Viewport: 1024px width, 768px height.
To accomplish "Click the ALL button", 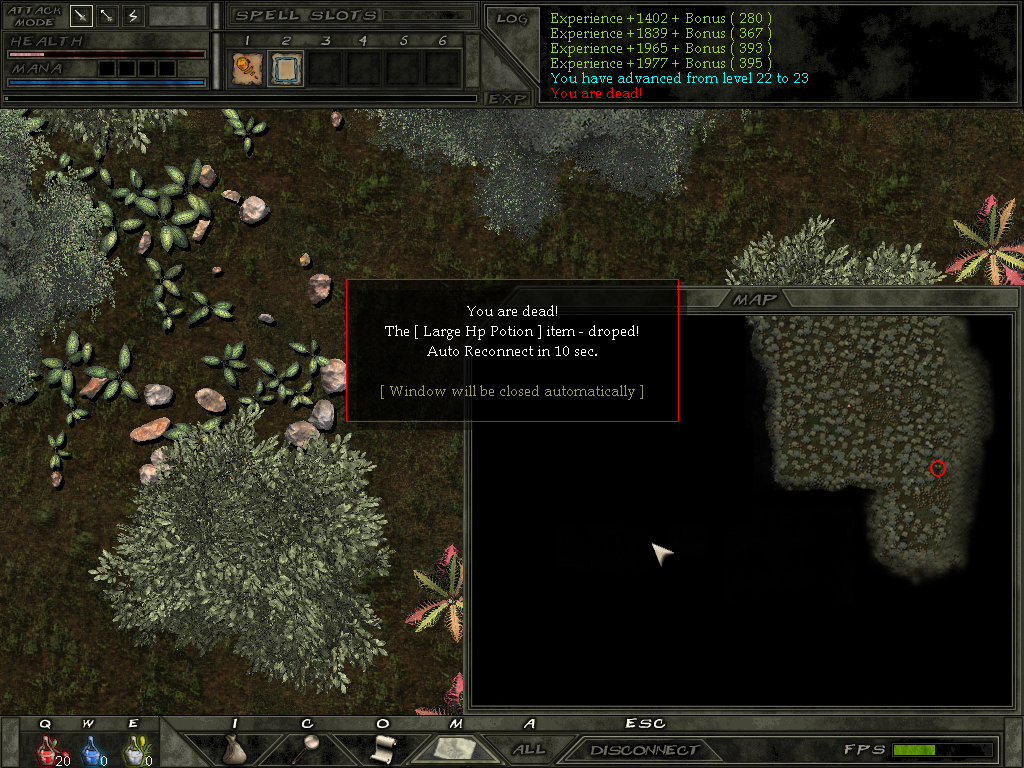I will pos(529,749).
